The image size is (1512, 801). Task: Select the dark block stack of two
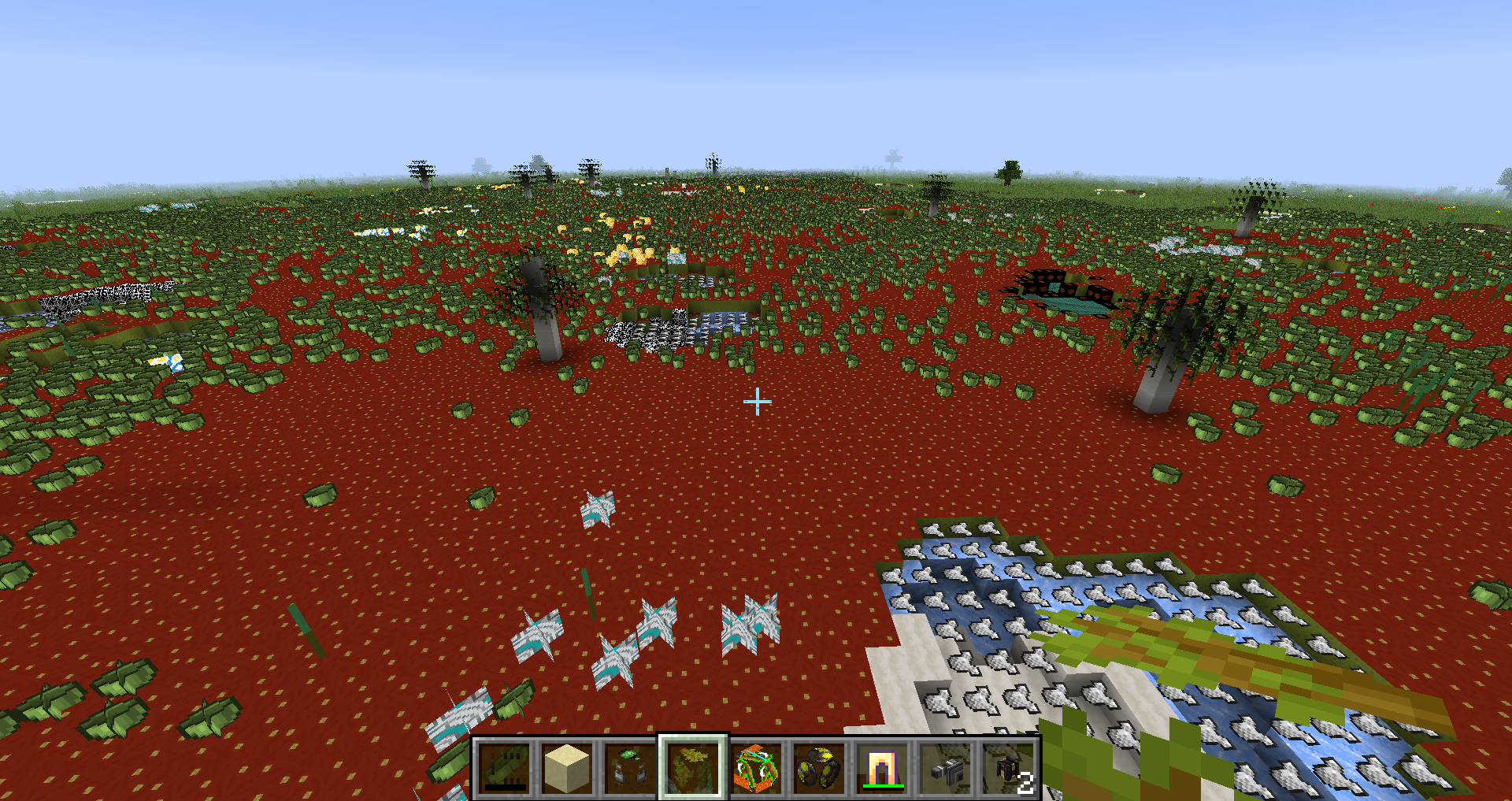point(1010,768)
